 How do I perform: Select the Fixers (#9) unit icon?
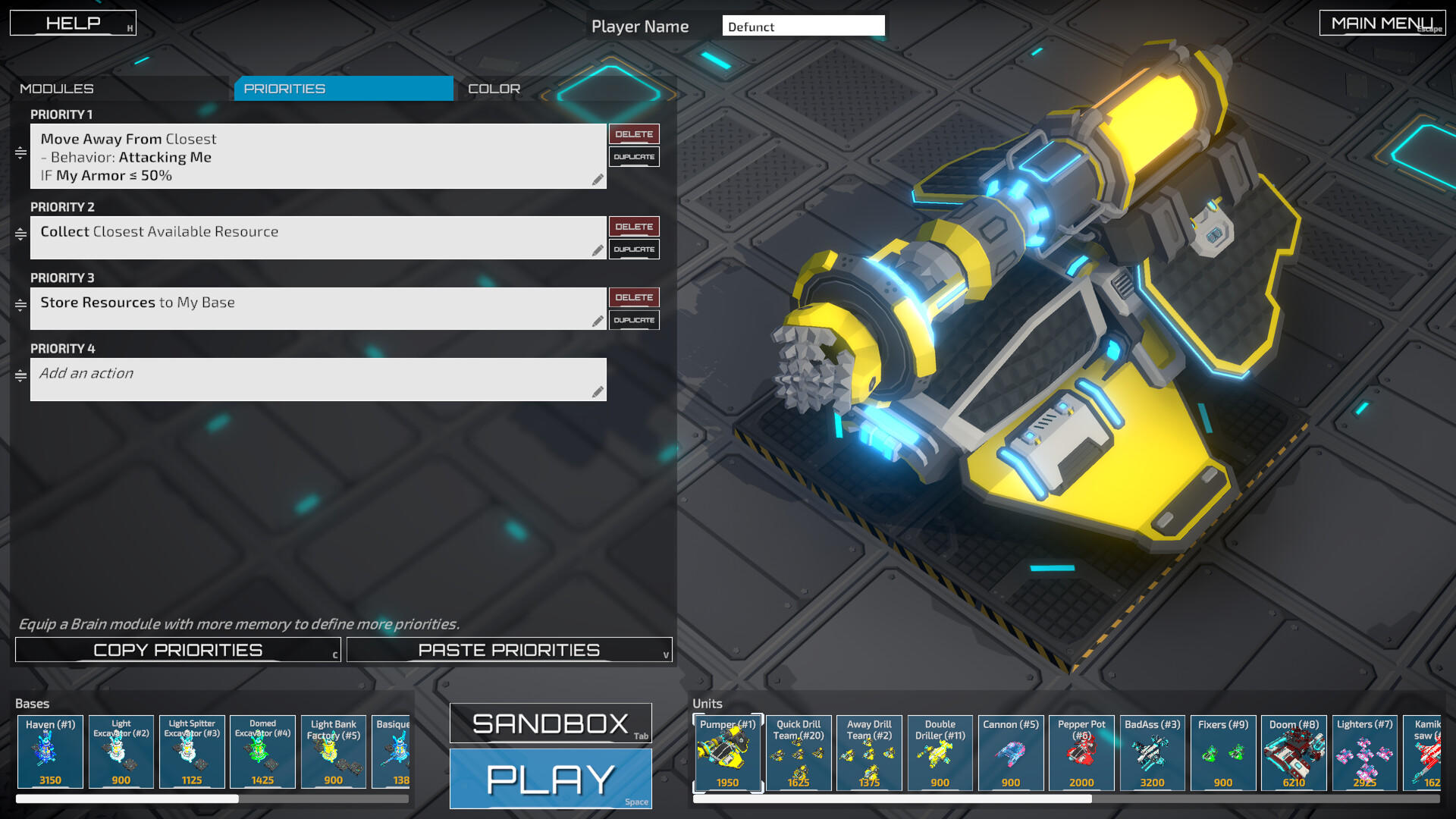[1222, 753]
